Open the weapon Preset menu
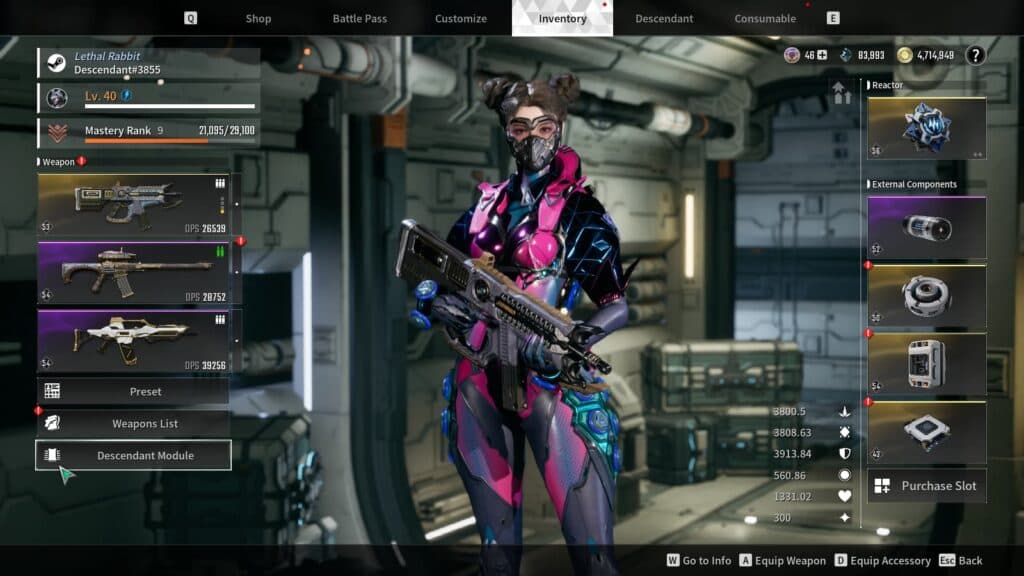This screenshot has height=576, width=1024. click(x=134, y=391)
